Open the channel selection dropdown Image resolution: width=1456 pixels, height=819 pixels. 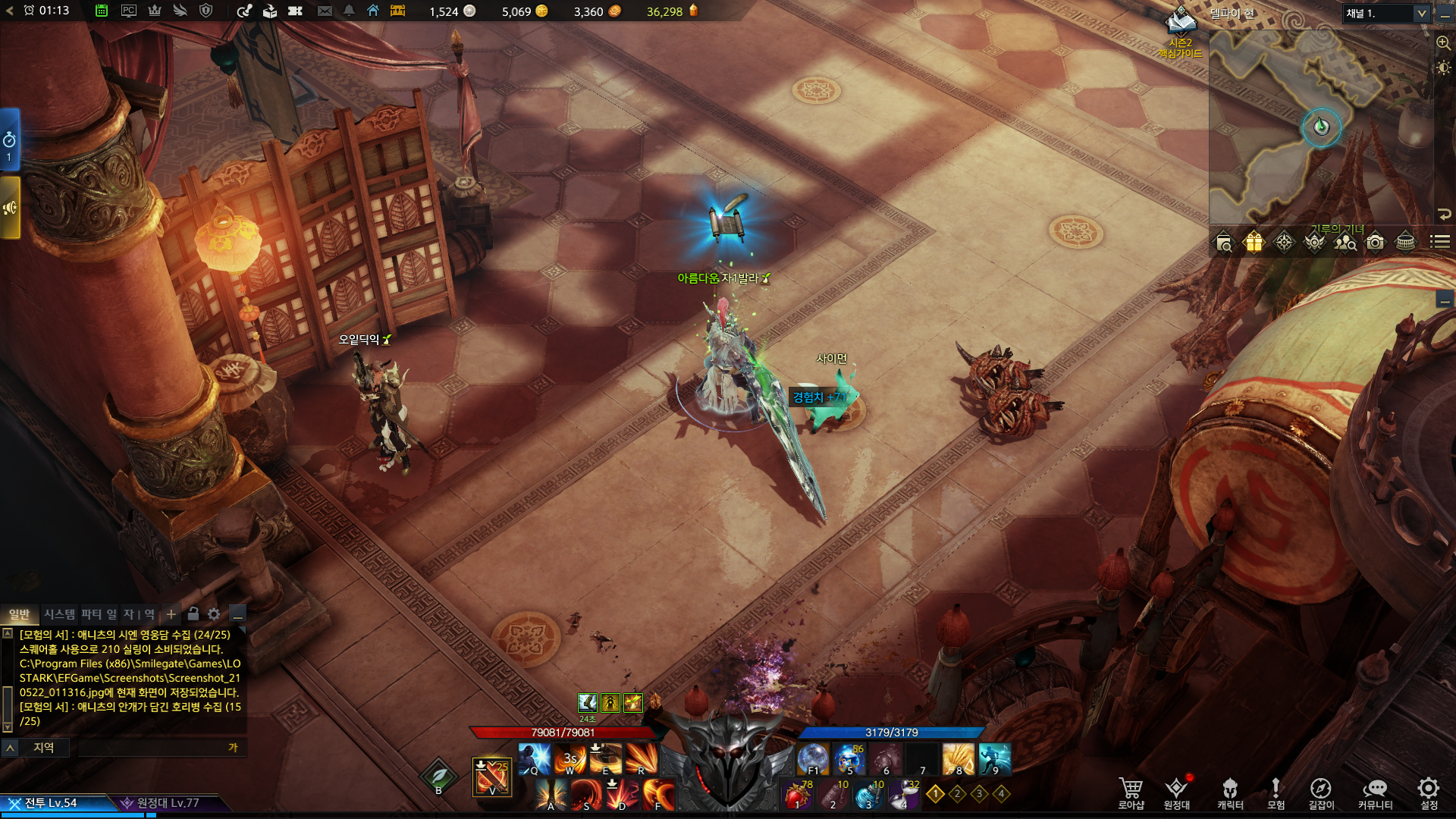(x=1386, y=14)
